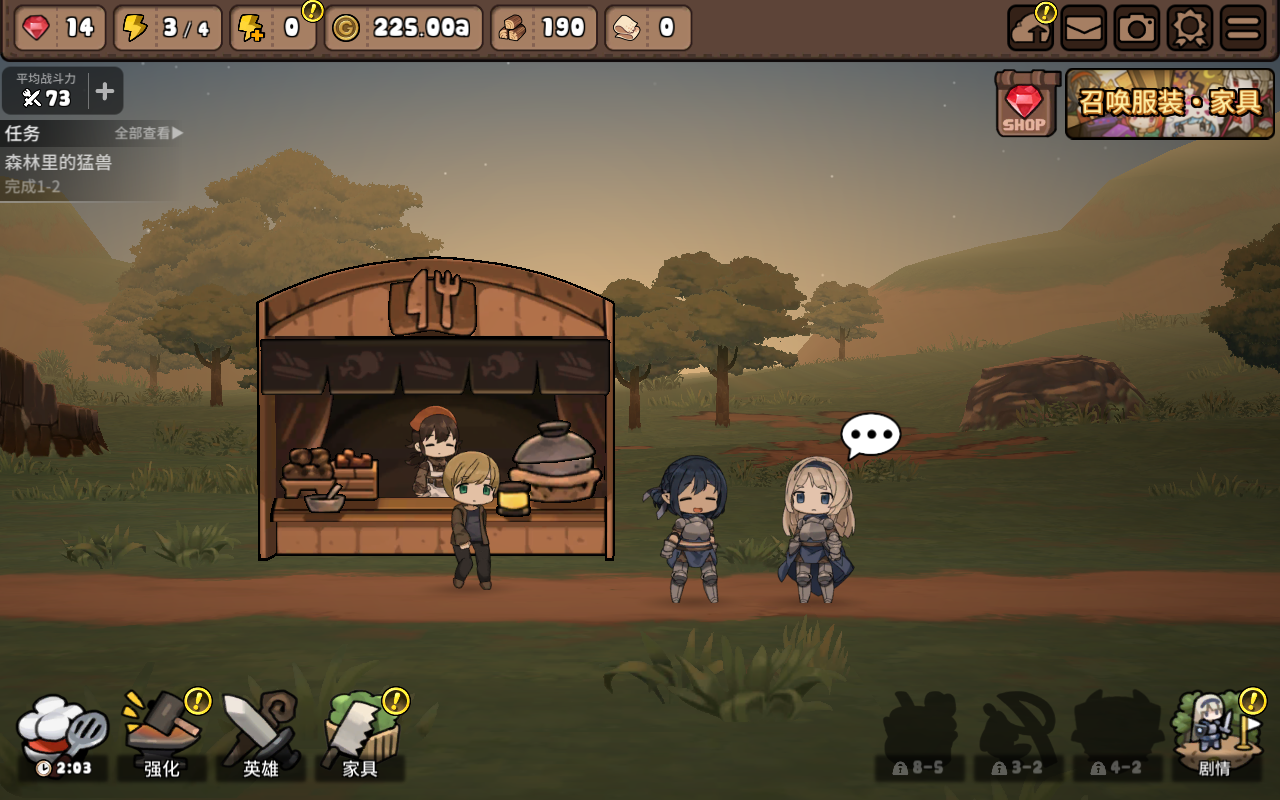The image size is (1280, 800).
Task: Click the gold coin currency counter
Action: pos(403,28)
